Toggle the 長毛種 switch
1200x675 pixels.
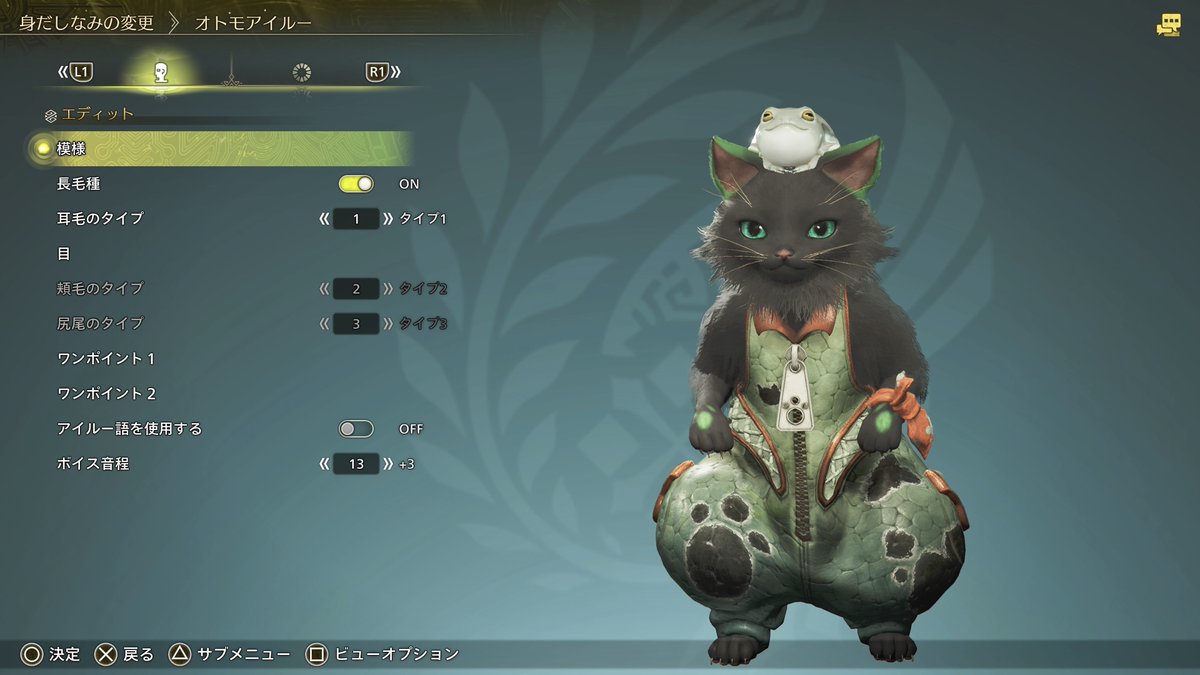point(356,184)
